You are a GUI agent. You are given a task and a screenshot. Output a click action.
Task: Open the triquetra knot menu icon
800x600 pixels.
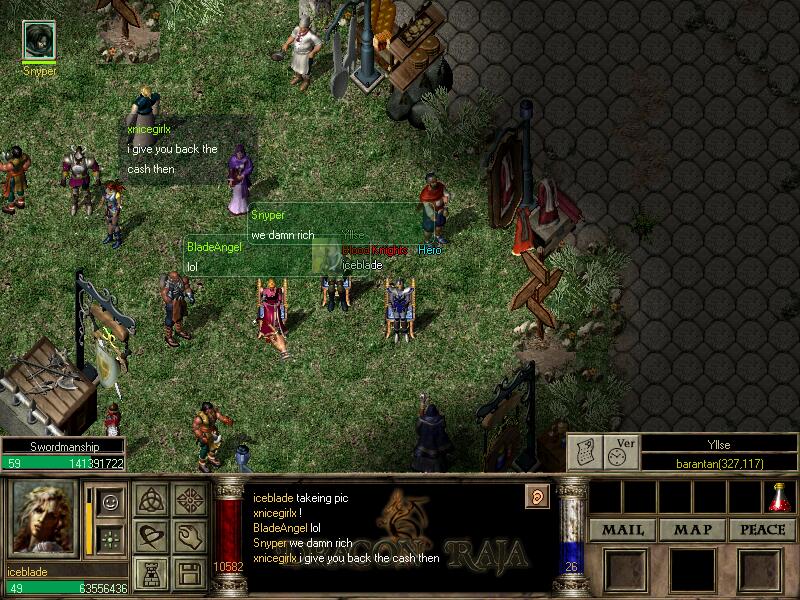click(x=152, y=500)
